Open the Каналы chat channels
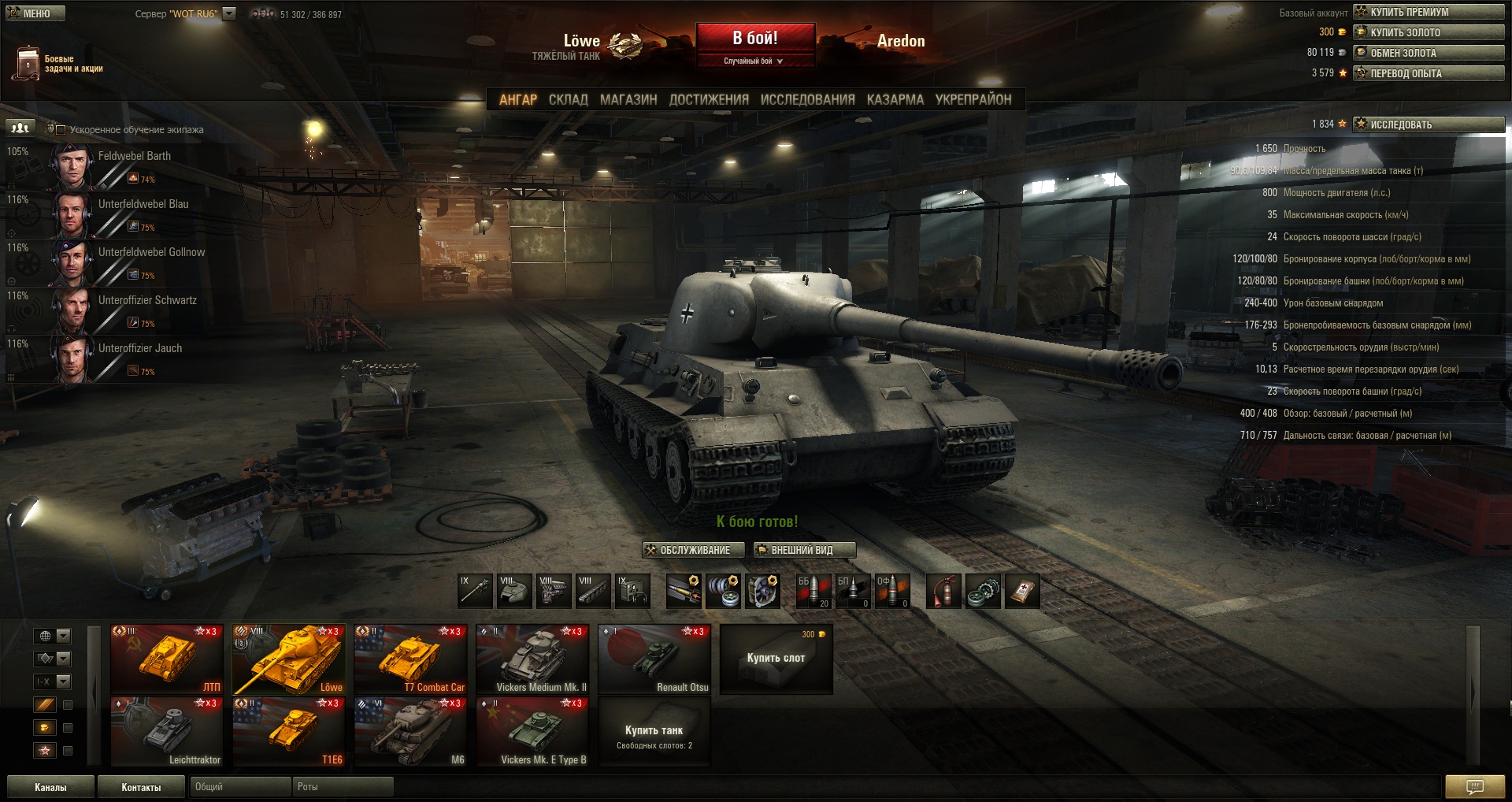 50,787
